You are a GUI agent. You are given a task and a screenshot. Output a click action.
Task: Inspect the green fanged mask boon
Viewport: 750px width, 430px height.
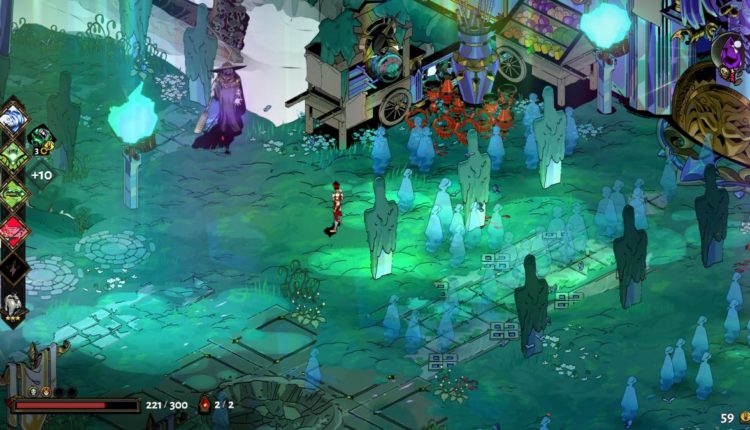(x=14, y=155)
